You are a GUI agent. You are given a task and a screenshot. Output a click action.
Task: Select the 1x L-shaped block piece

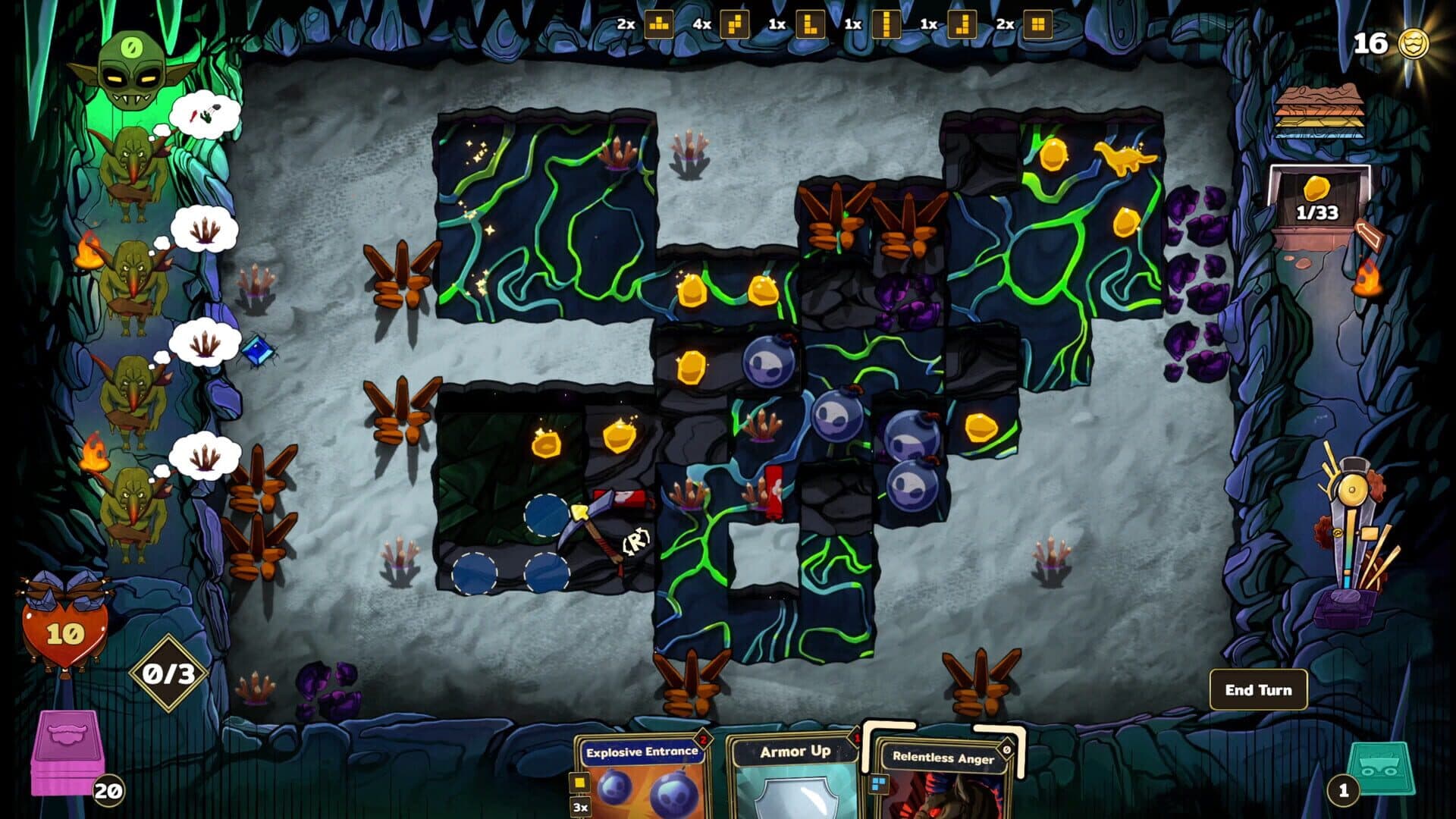[811, 24]
